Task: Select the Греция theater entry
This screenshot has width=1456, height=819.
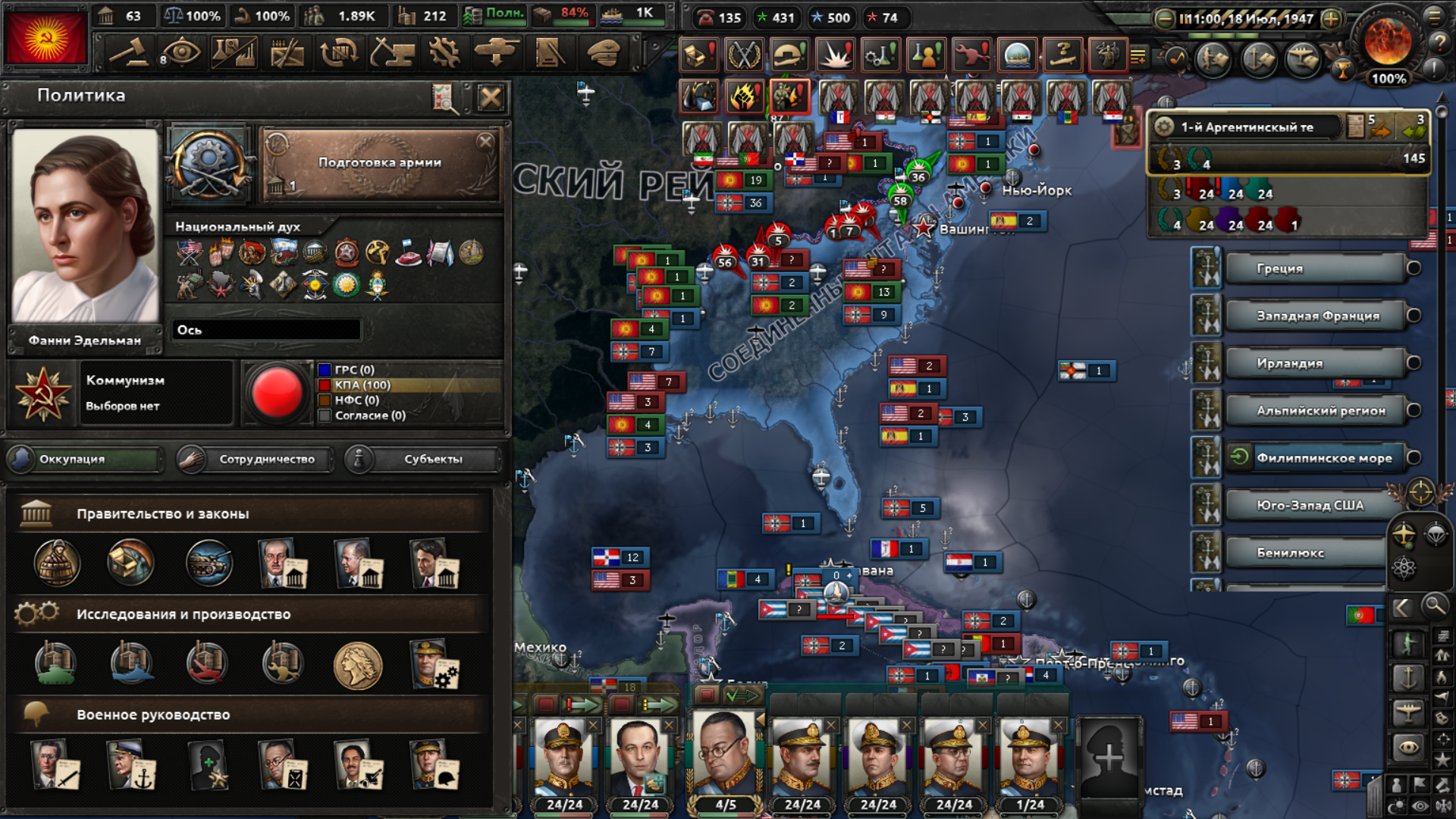Action: coord(1314,268)
